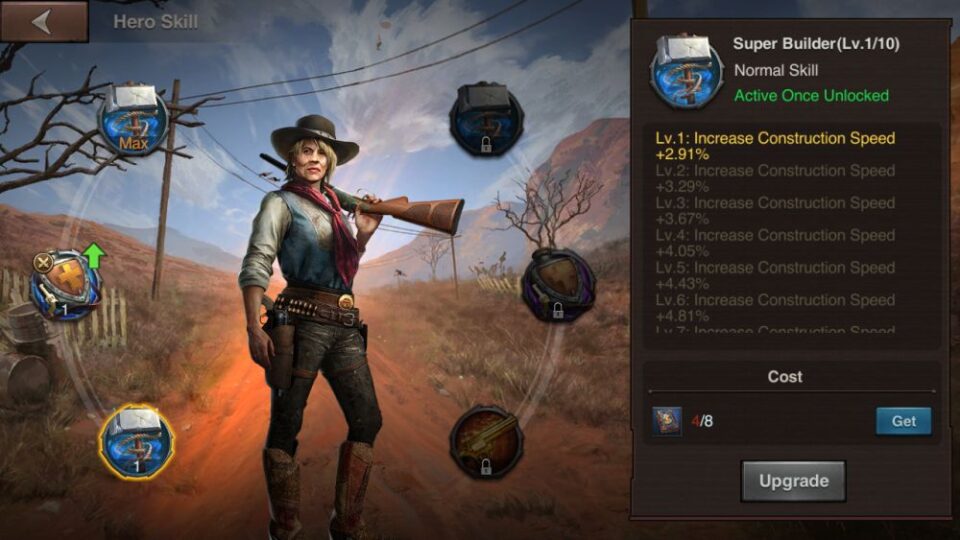This screenshot has width=960, height=540.
Task: Select the locked rifle skill icon
Action: click(x=486, y=441)
